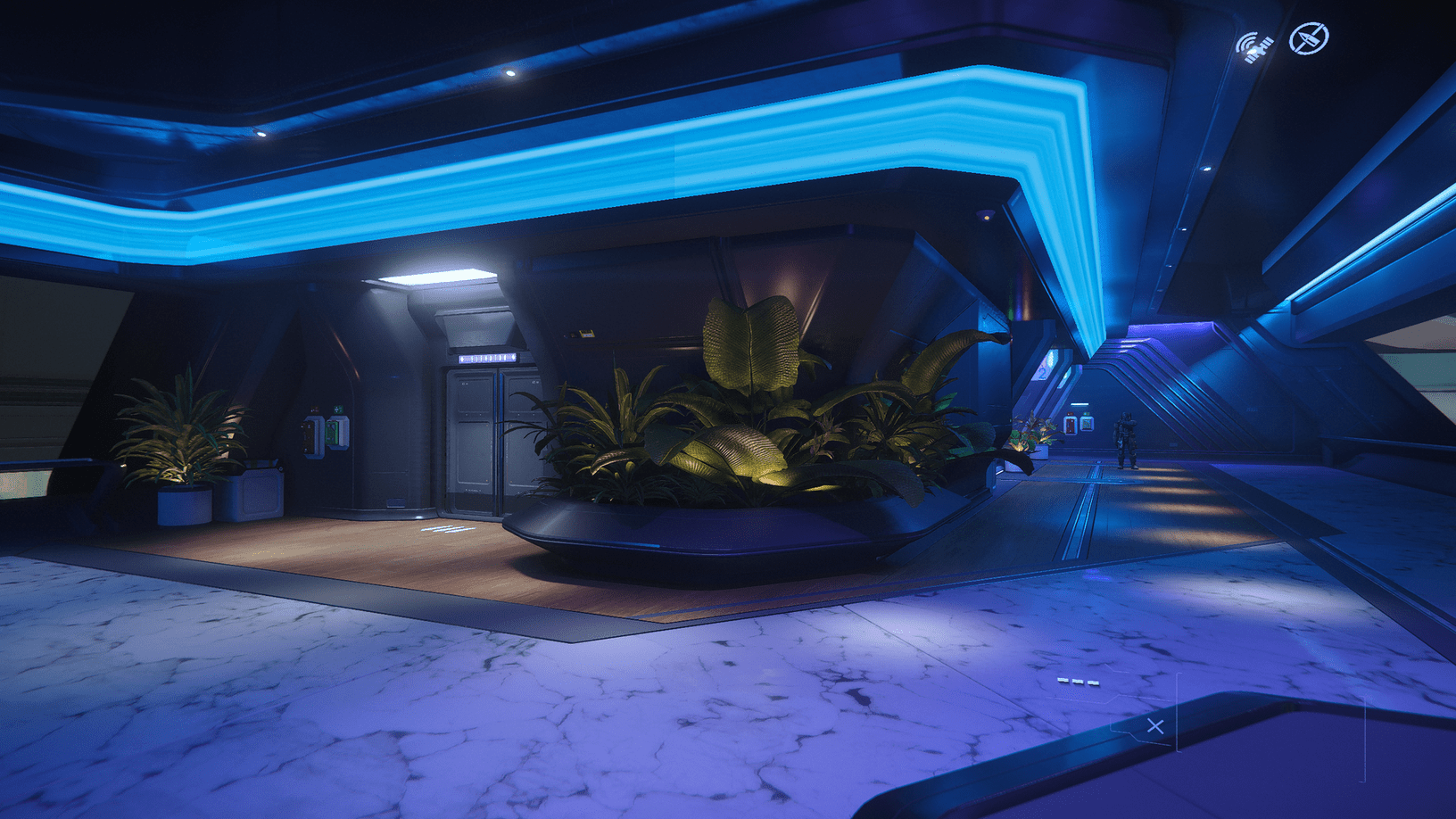The image size is (1456, 819).
Task: Click the X marker on the HUD bracket
Action: pyautogui.click(x=1157, y=725)
